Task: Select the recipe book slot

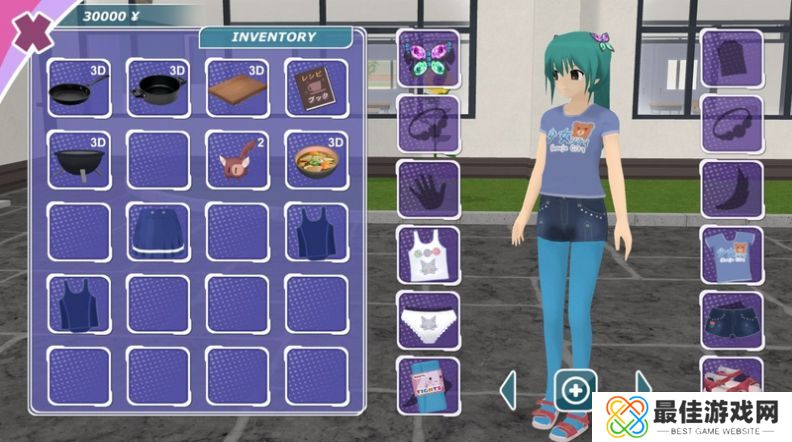Action: (316, 88)
